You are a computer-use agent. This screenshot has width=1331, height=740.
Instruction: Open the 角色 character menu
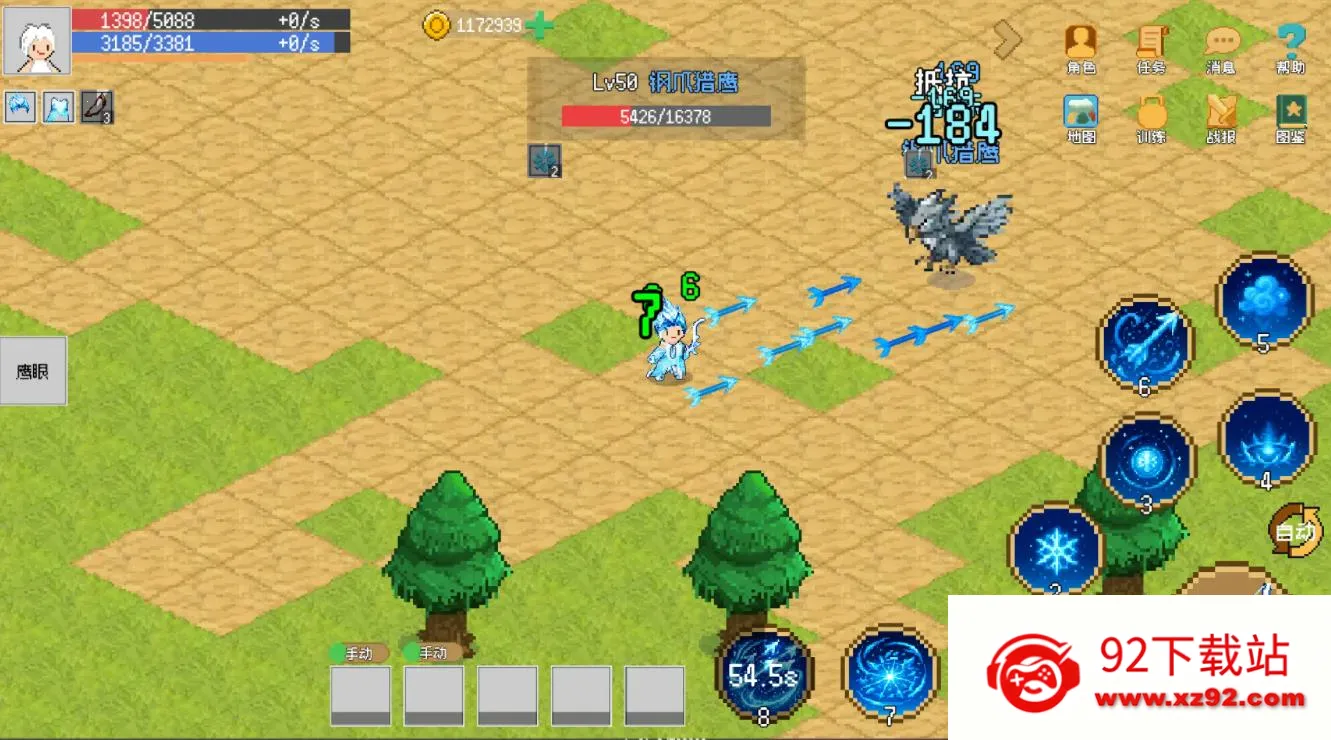tap(1081, 46)
